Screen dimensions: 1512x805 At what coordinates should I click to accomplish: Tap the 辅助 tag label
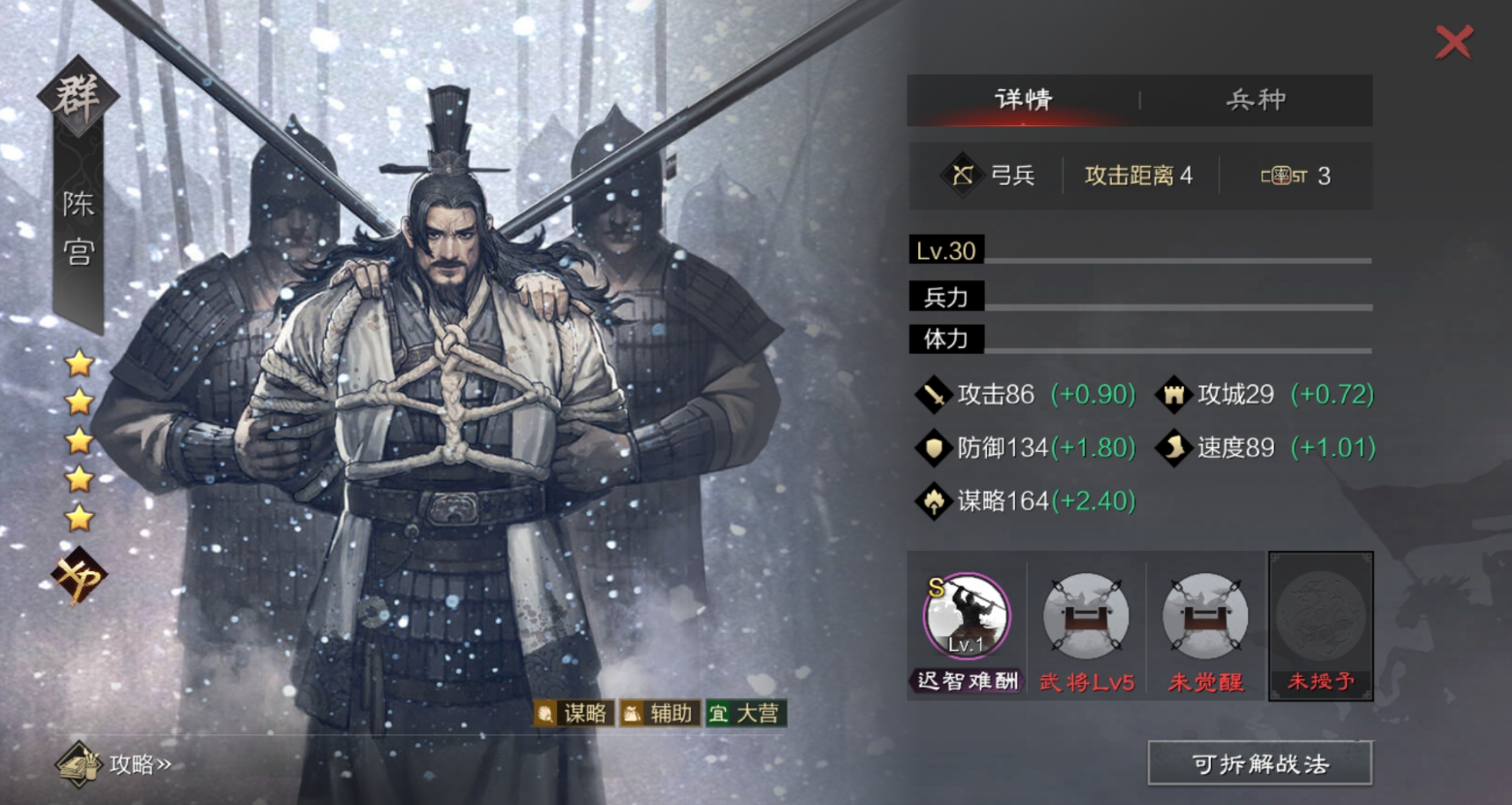pos(660,714)
